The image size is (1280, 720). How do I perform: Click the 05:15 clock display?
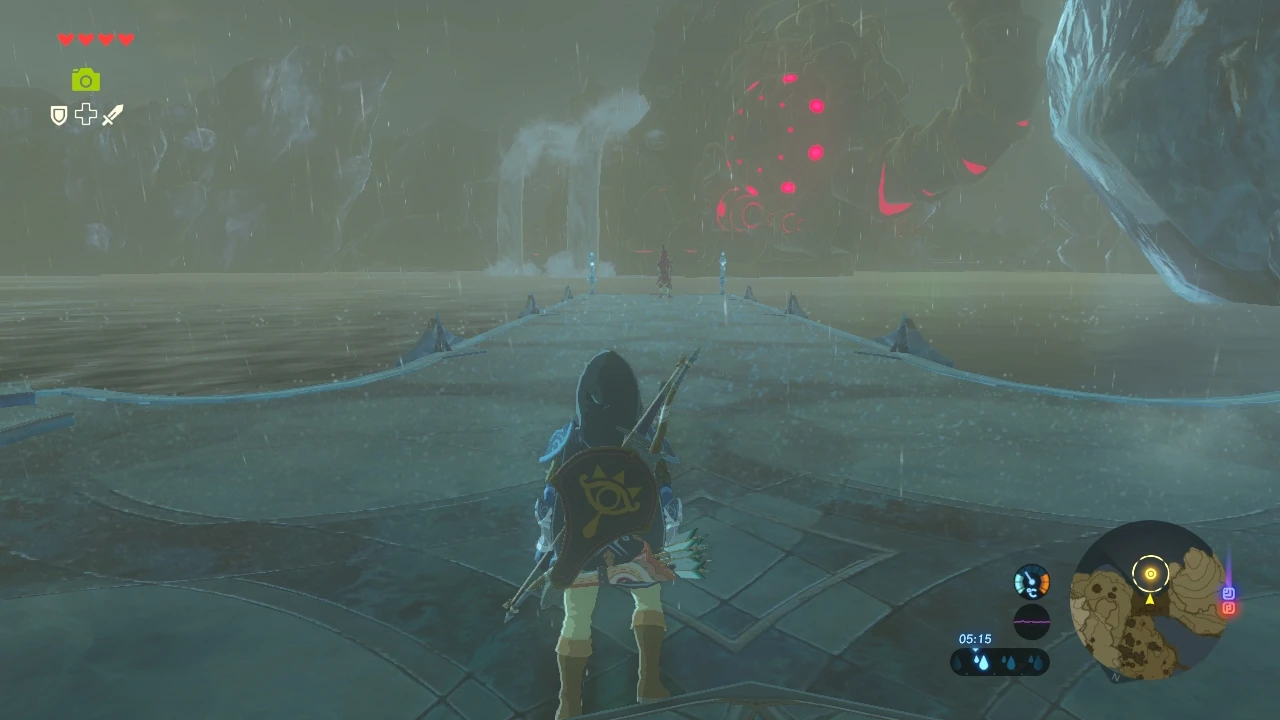(974, 638)
